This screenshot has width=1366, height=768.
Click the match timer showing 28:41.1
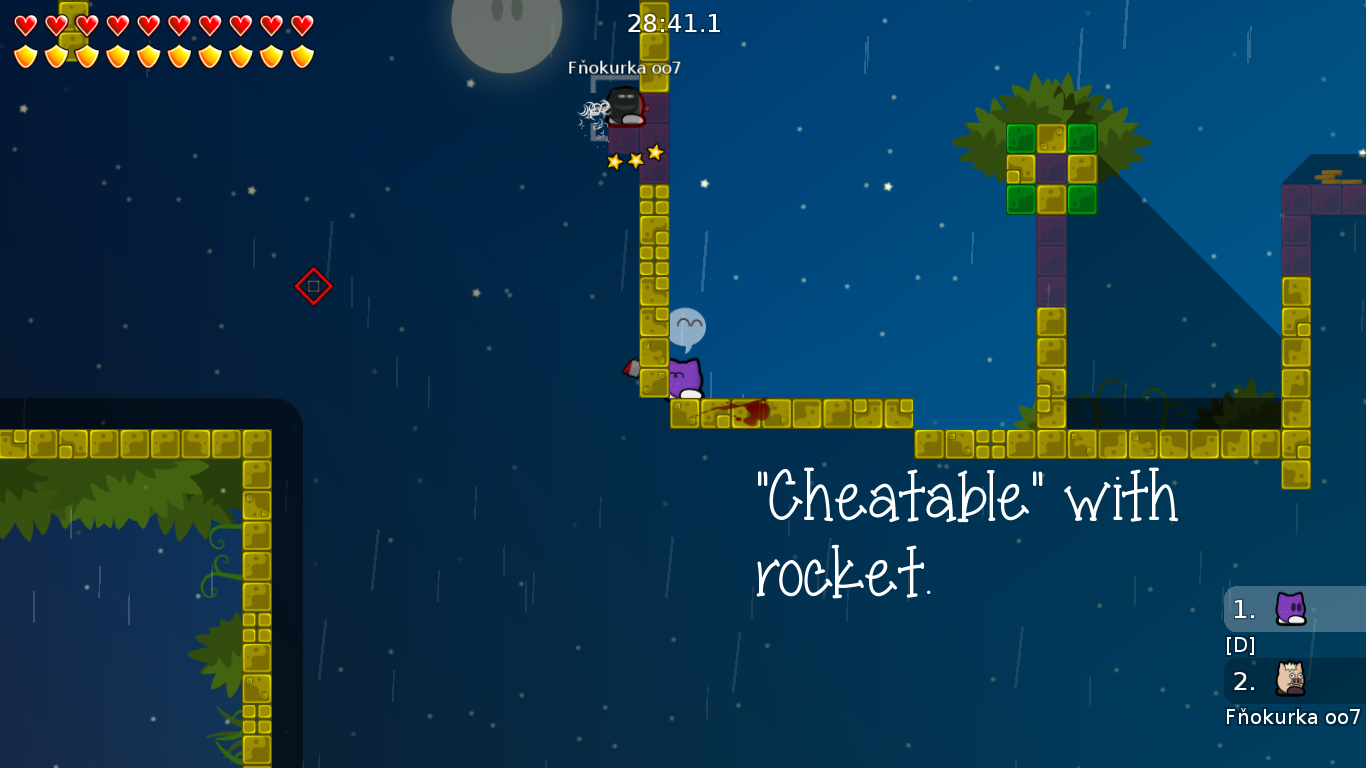tap(672, 24)
